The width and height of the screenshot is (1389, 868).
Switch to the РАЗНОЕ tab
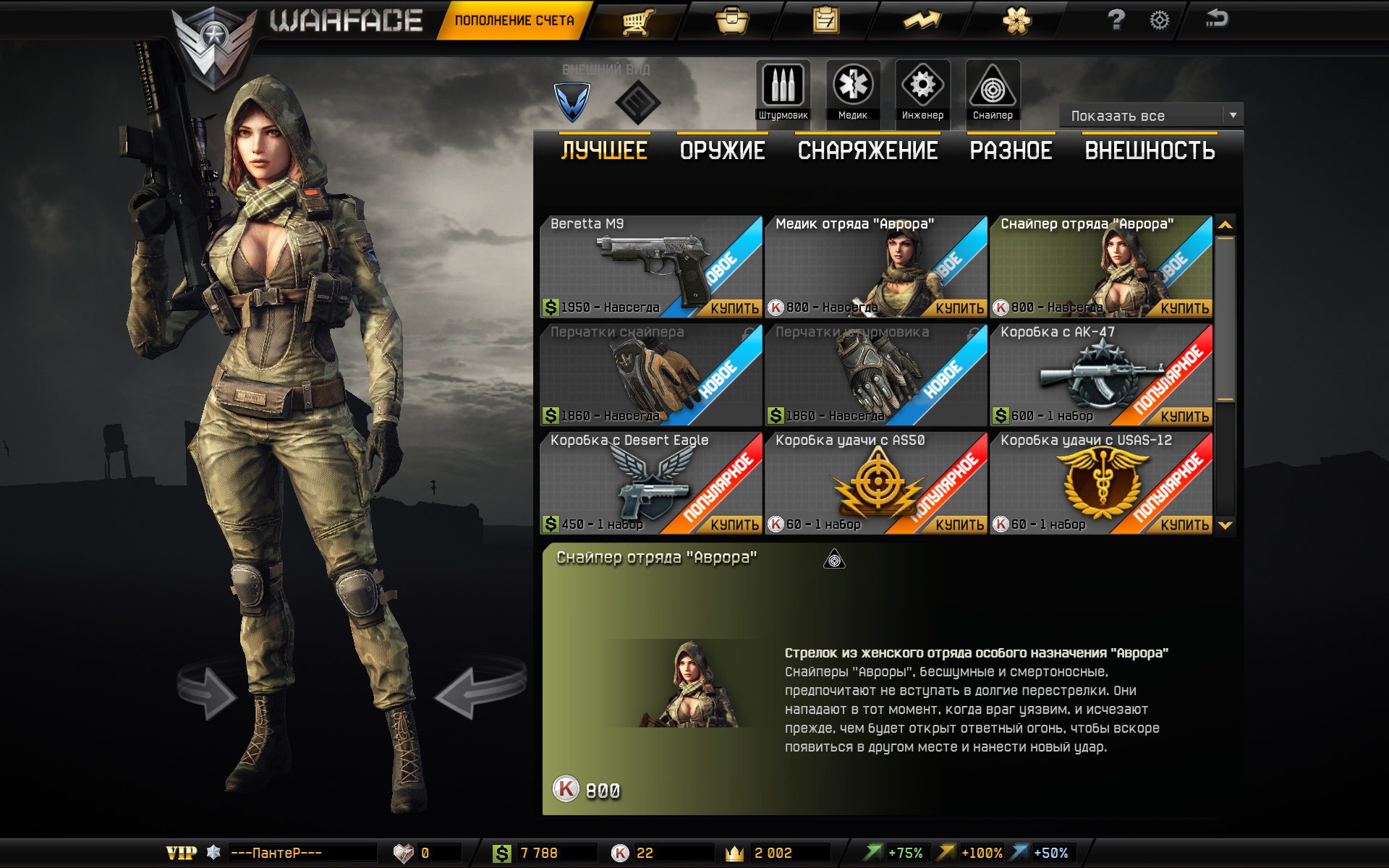1011,150
